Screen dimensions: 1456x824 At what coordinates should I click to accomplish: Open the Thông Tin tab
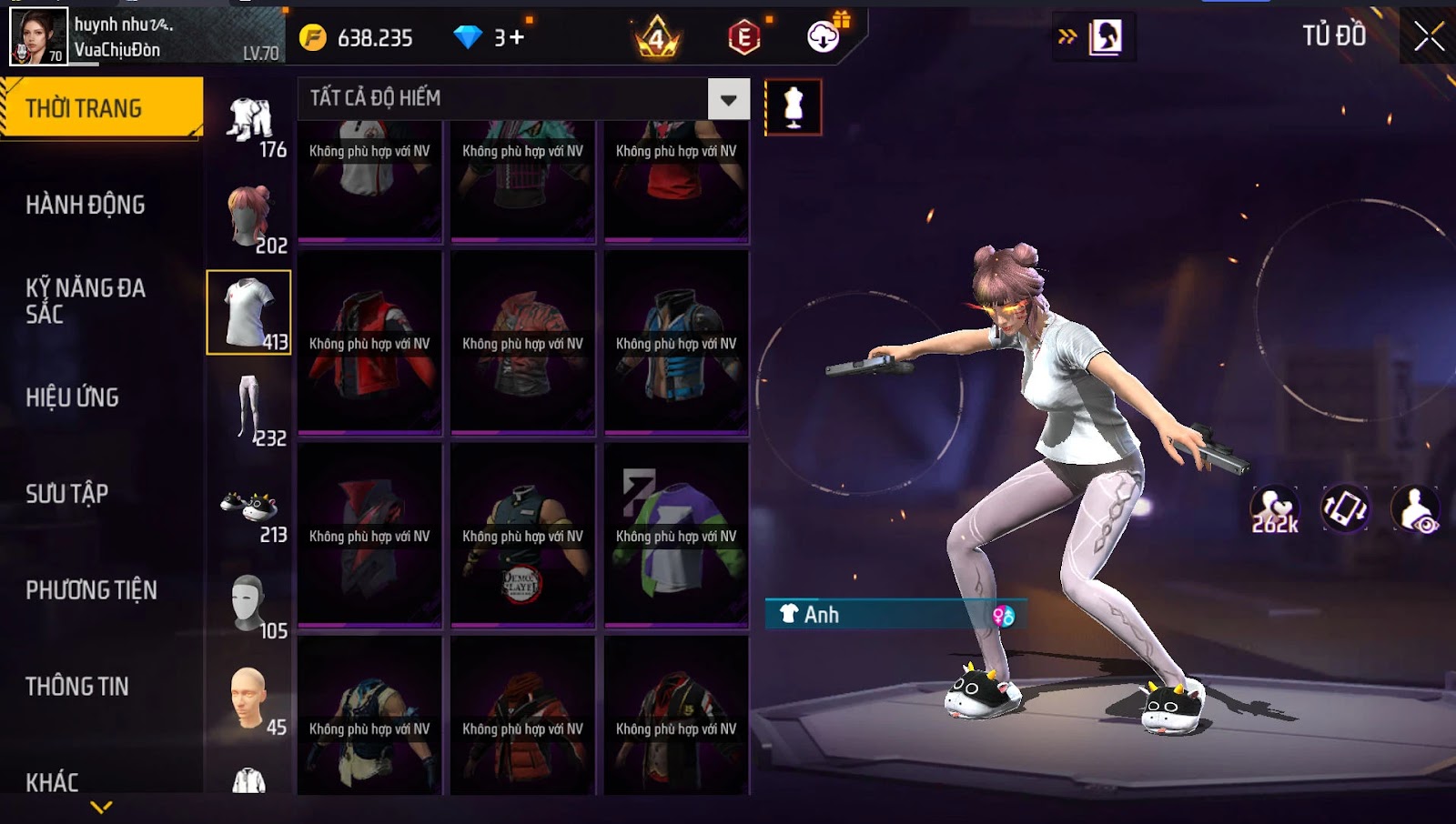click(77, 687)
